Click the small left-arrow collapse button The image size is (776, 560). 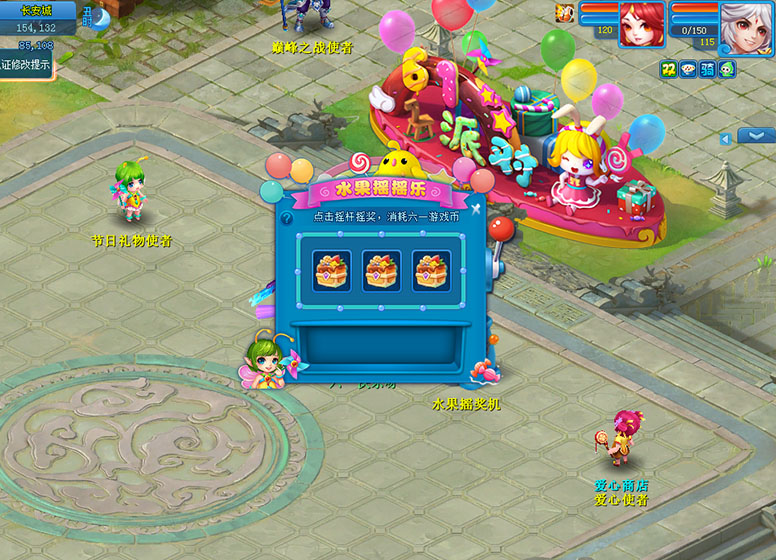point(725,139)
